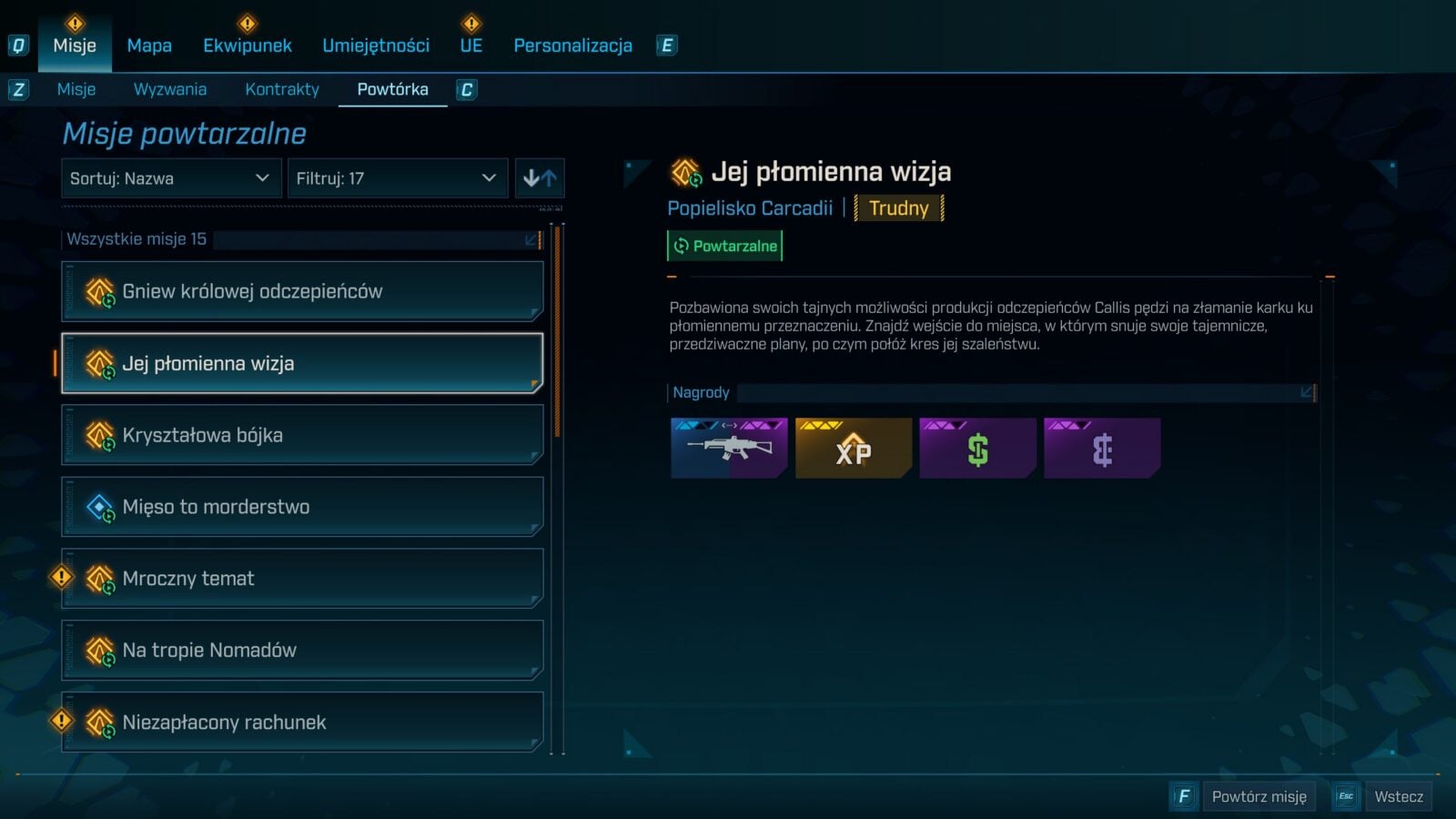Choose the Kryształowa bójka mission
The image size is (1456, 819).
(x=302, y=435)
